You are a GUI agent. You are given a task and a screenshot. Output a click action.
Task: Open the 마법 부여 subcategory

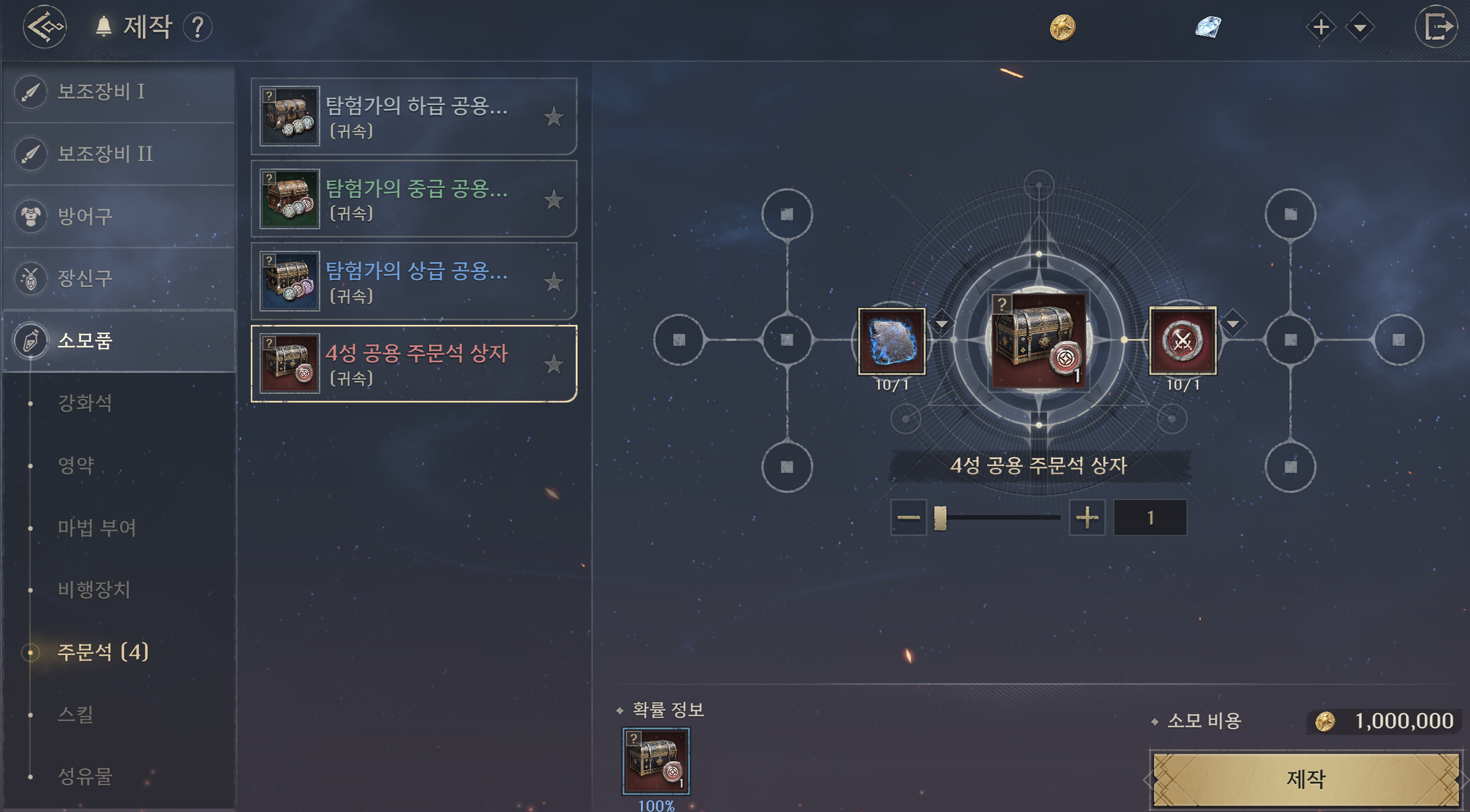click(x=97, y=527)
